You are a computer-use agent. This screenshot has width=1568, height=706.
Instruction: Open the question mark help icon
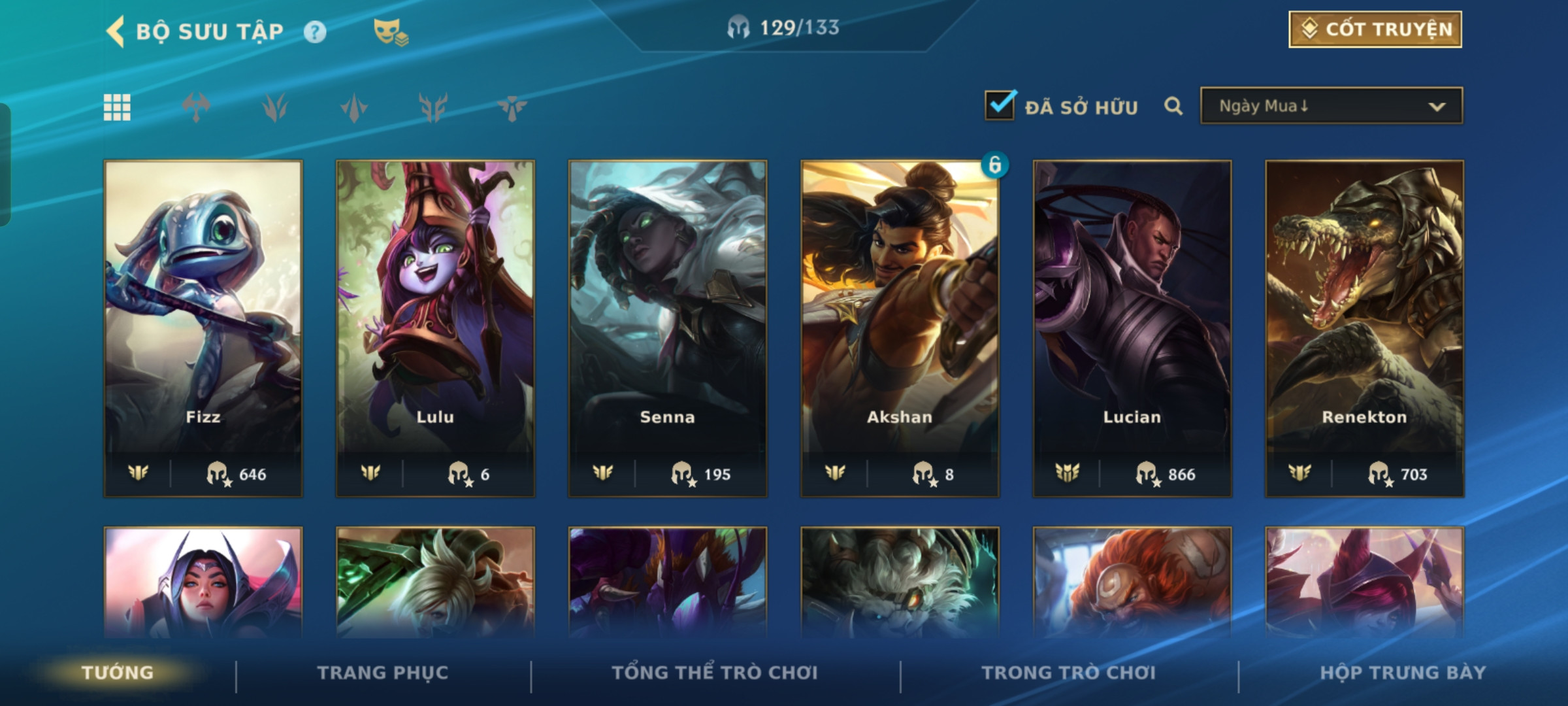pyautogui.click(x=315, y=32)
